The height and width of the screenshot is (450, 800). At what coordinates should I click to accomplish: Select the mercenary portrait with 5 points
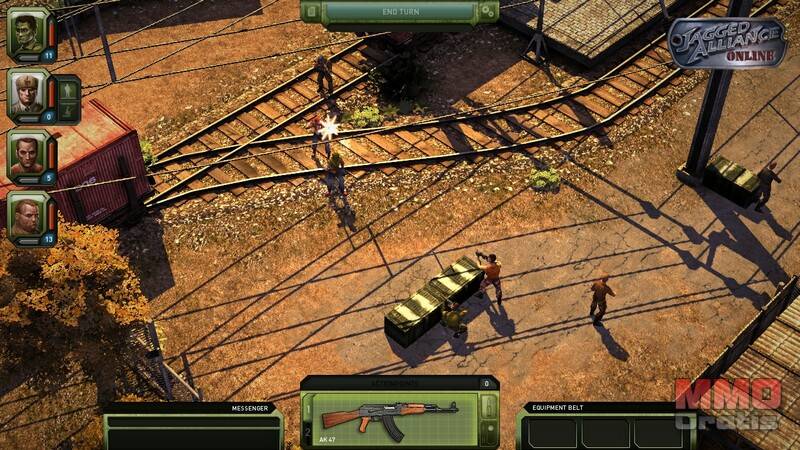coord(27,154)
